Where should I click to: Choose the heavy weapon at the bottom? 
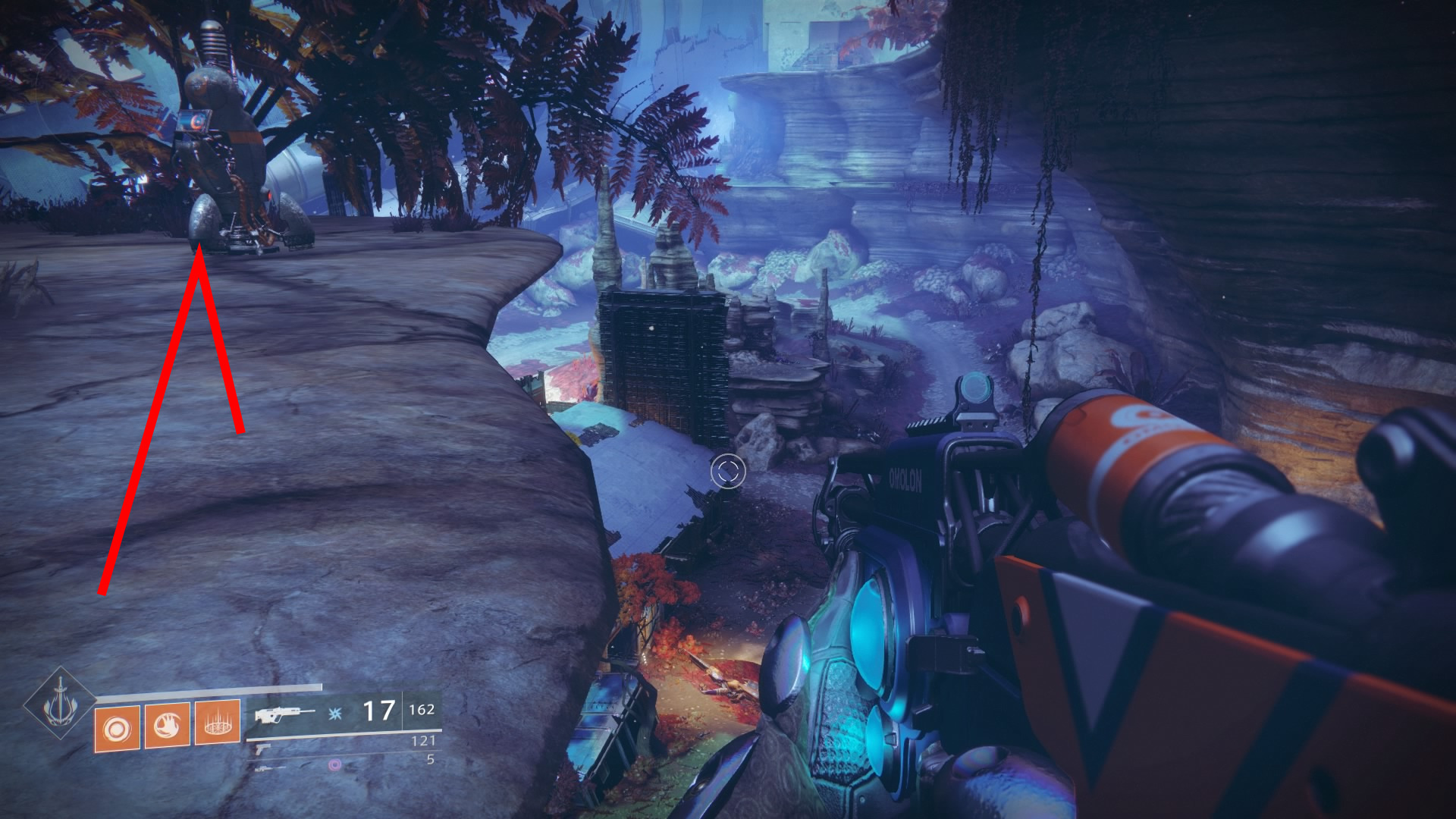point(268,767)
